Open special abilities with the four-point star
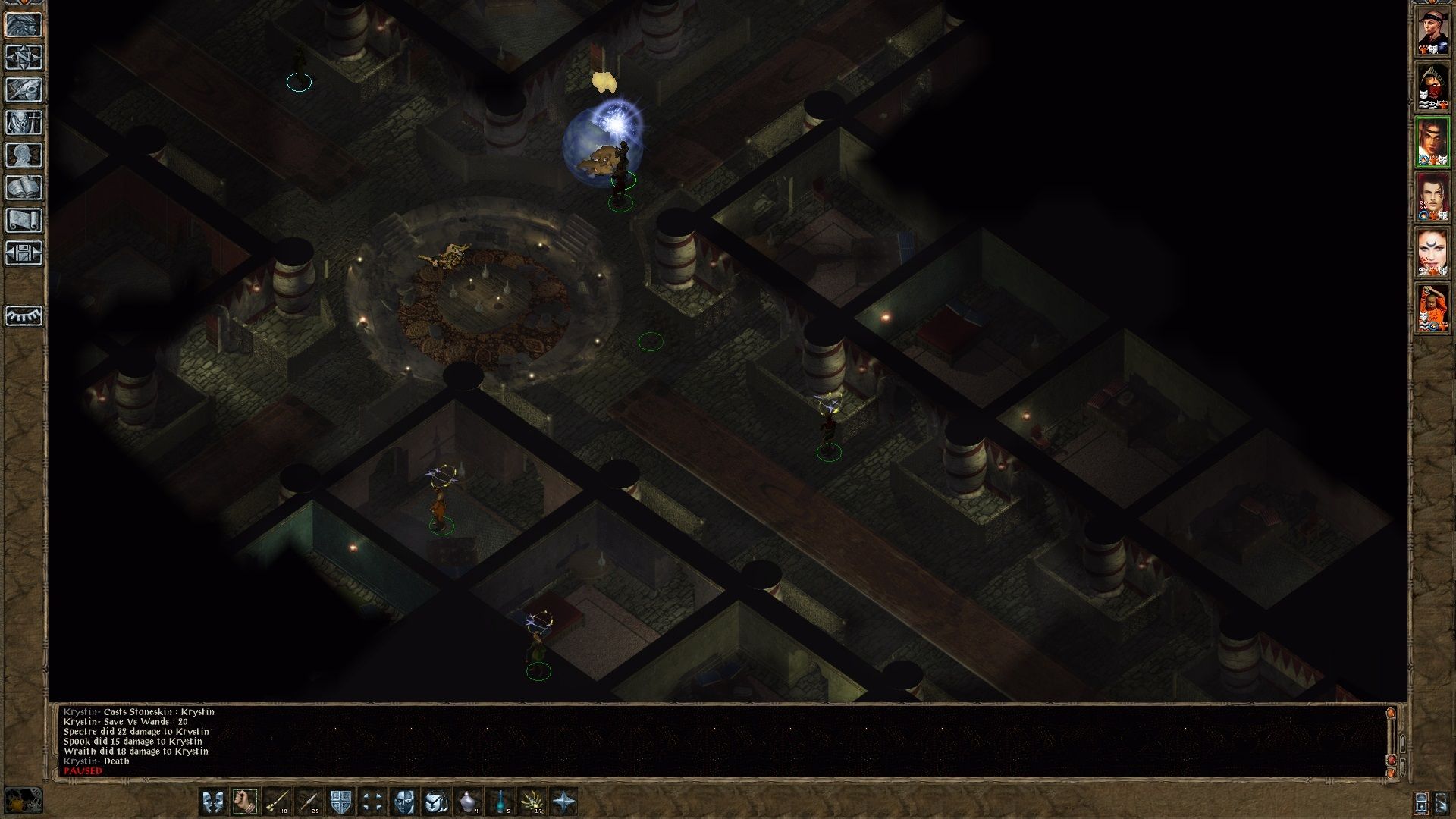The width and height of the screenshot is (1456, 819). coord(564,802)
